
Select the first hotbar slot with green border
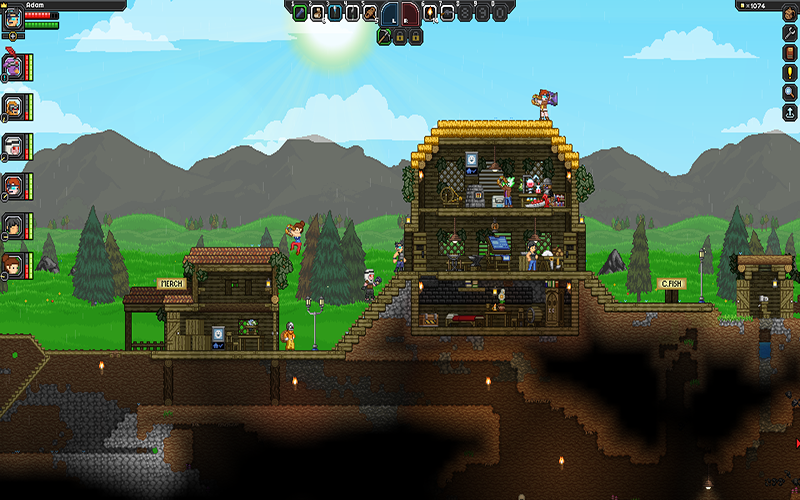pyautogui.click(x=300, y=13)
